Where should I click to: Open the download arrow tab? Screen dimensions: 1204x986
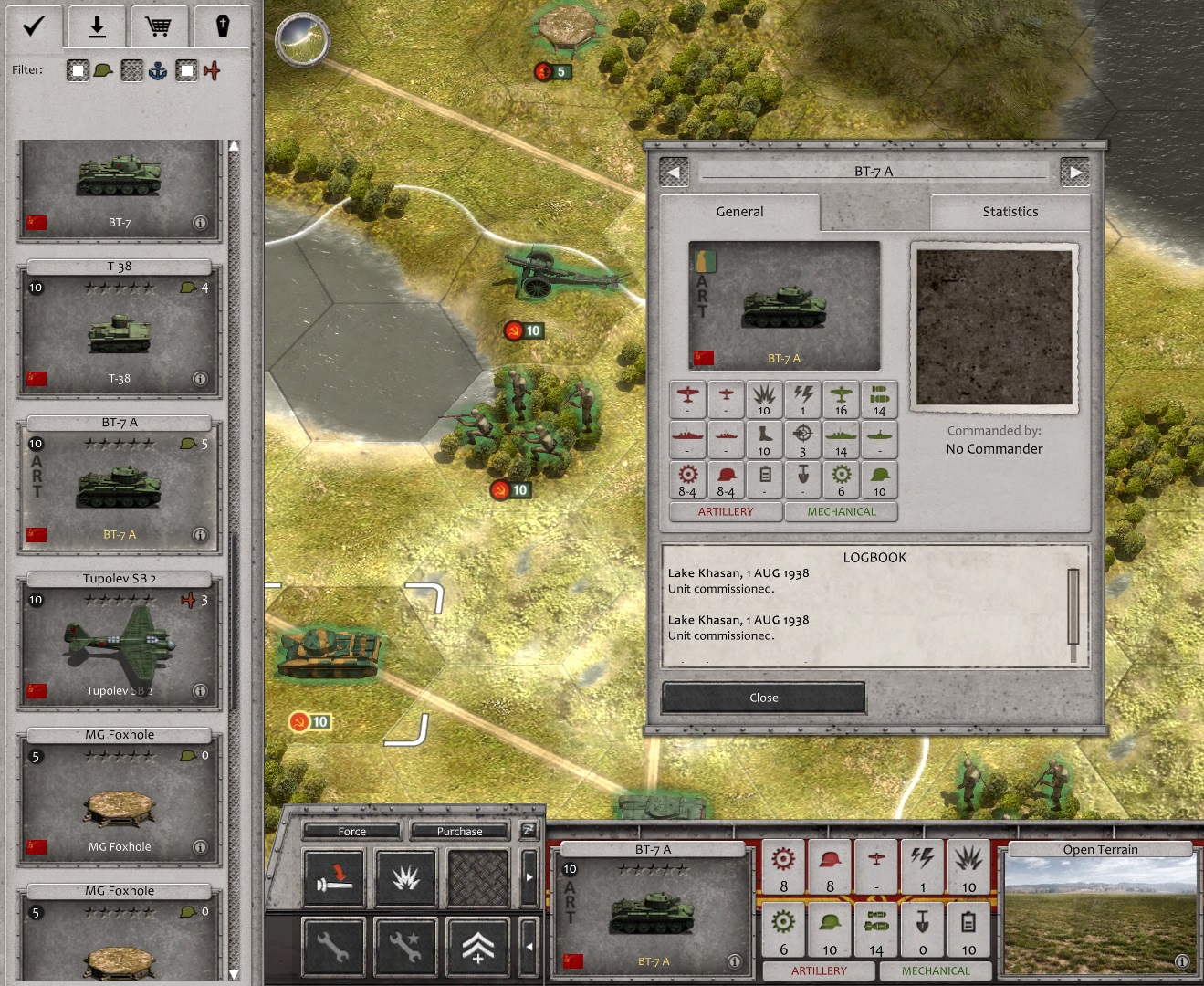pyautogui.click(x=97, y=26)
